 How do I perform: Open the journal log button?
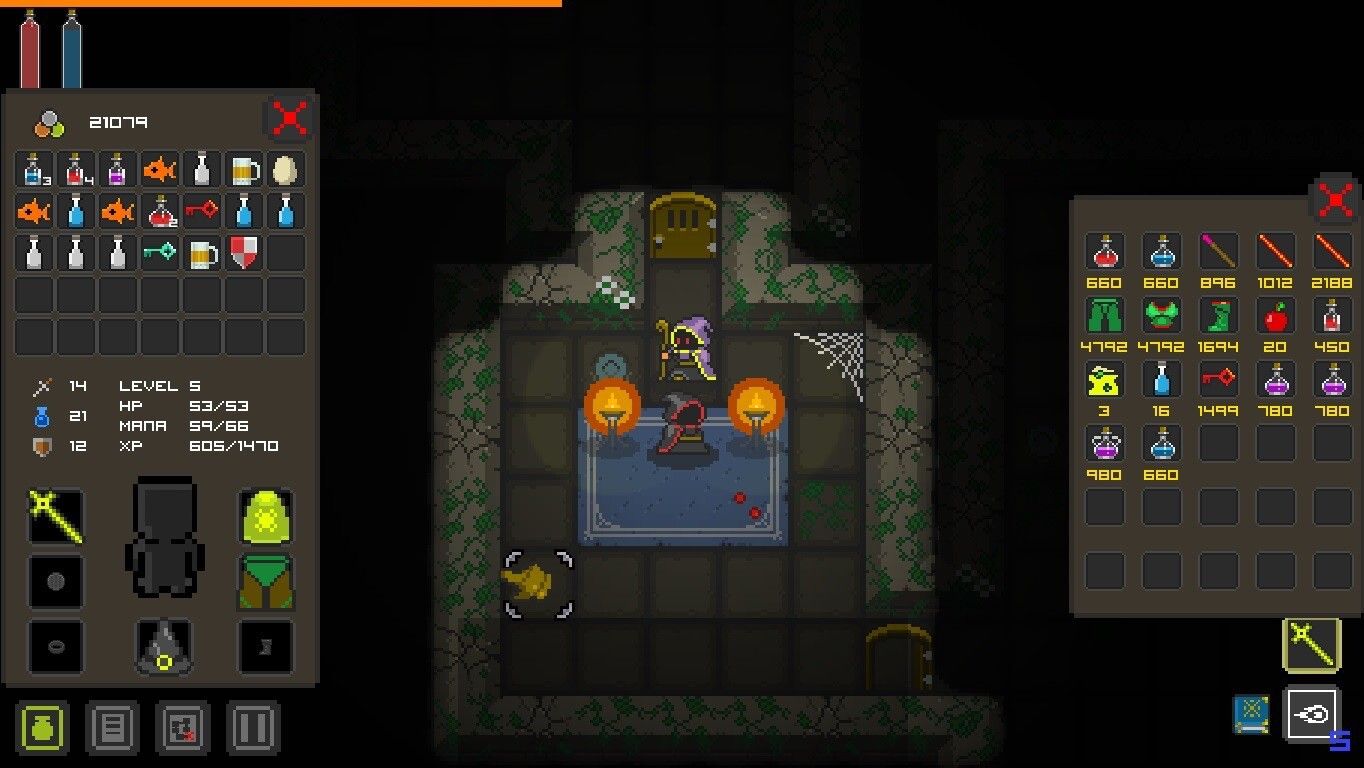tap(113, 728)
